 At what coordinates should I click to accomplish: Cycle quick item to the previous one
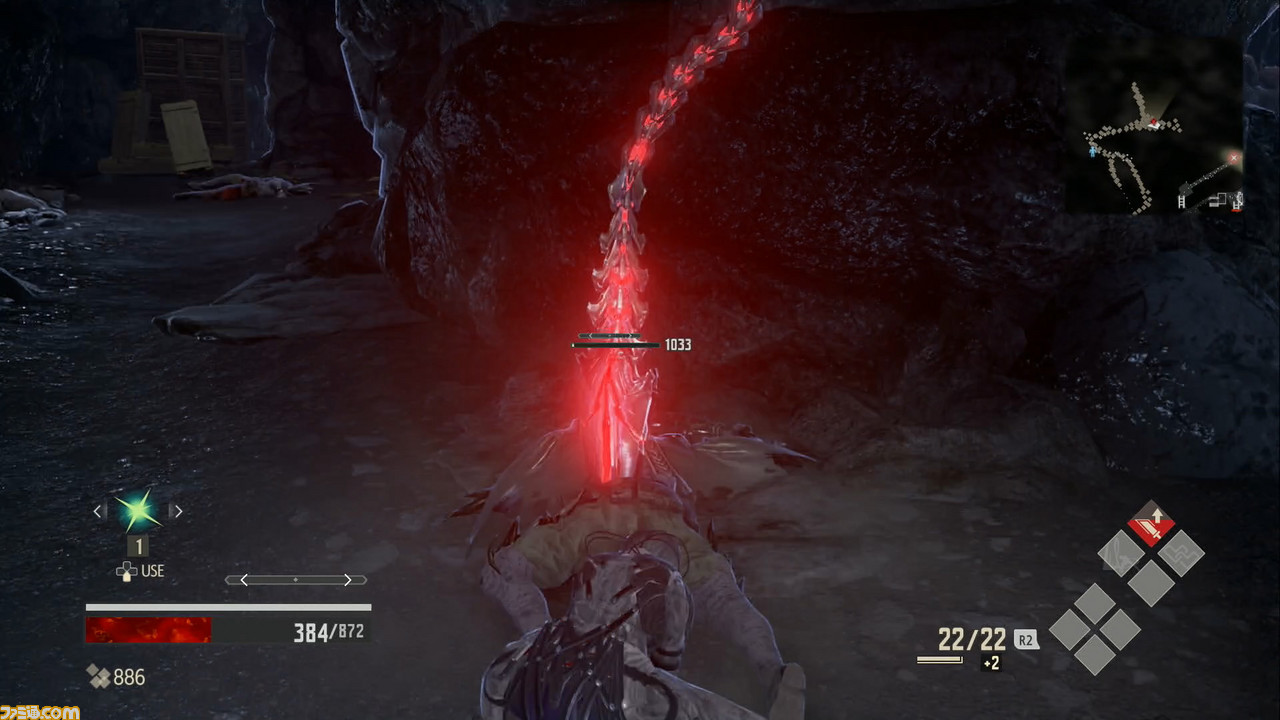click(x=98, y=511)
